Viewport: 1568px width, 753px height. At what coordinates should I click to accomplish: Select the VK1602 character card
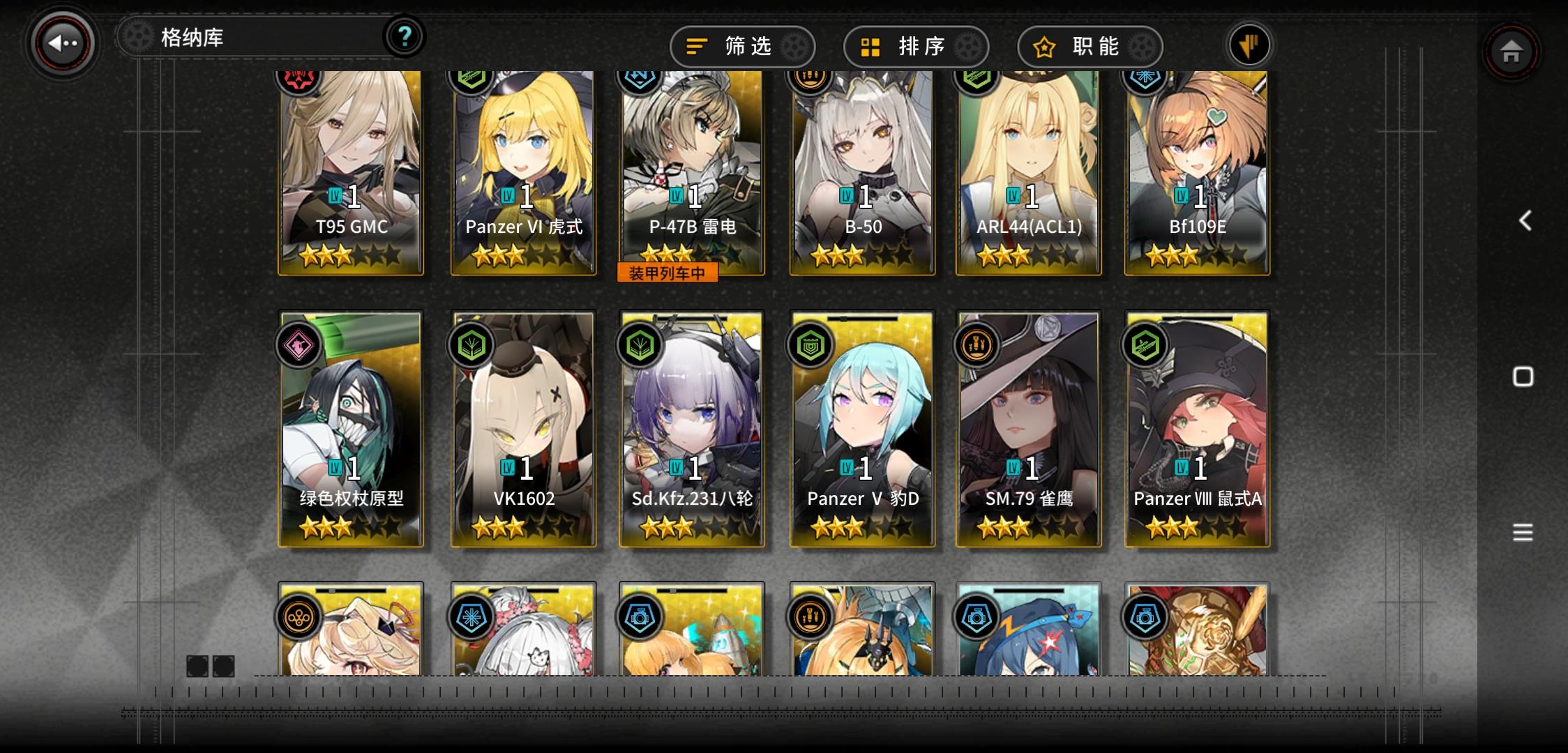[522, 425]
